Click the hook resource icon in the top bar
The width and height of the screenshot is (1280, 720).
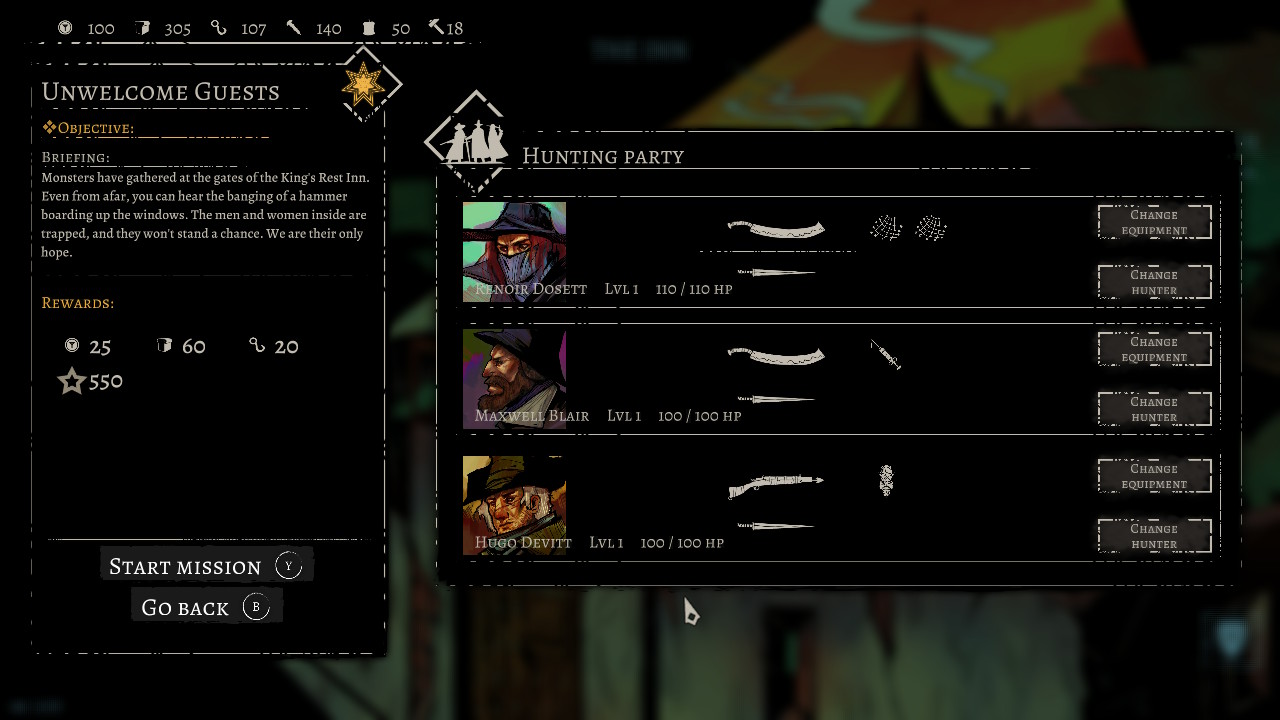pos(219,28)
